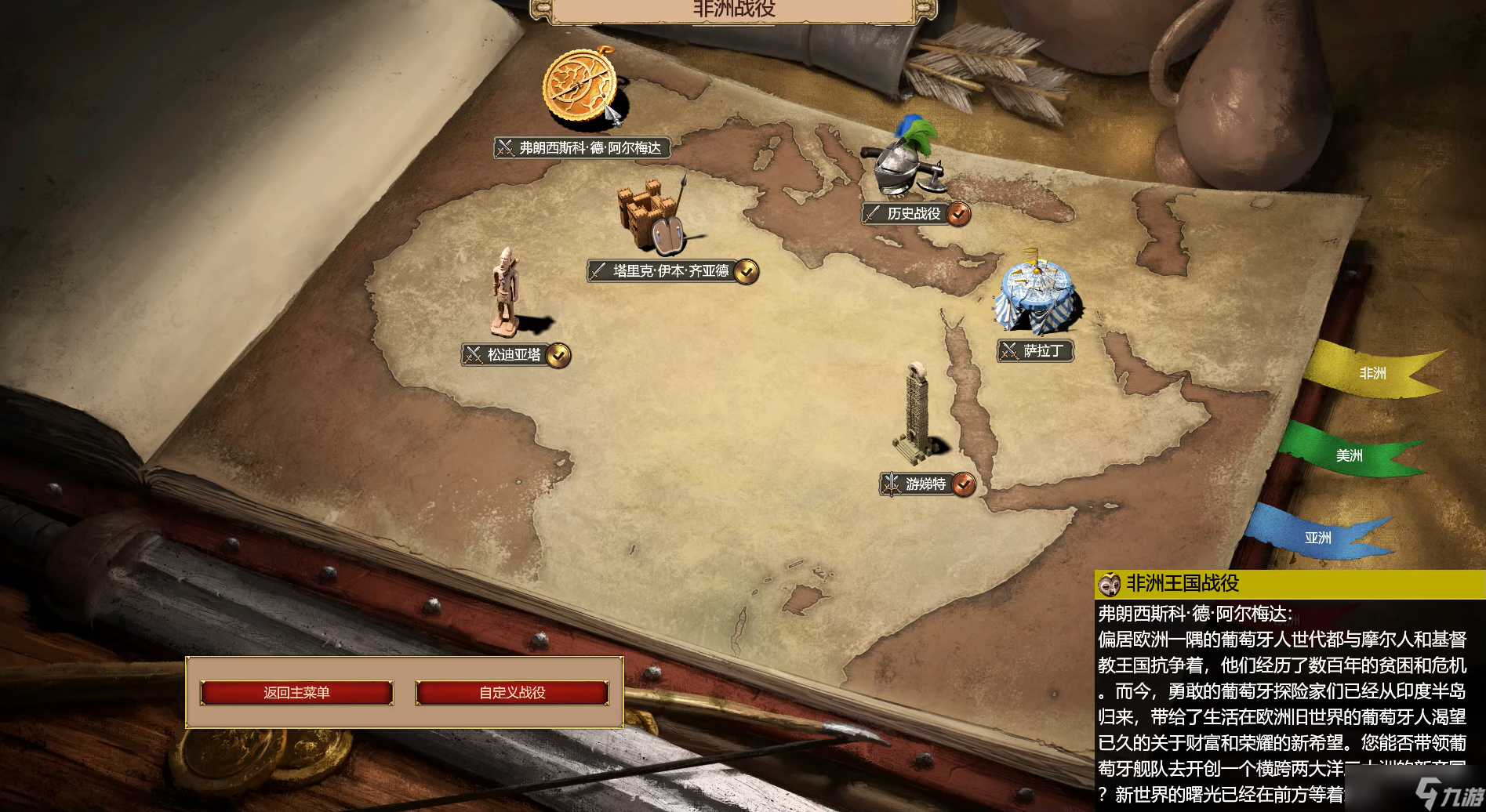Select the wooden statue campaign icon
Viewport: 1486px width, 812px height.
coord(504,290)
